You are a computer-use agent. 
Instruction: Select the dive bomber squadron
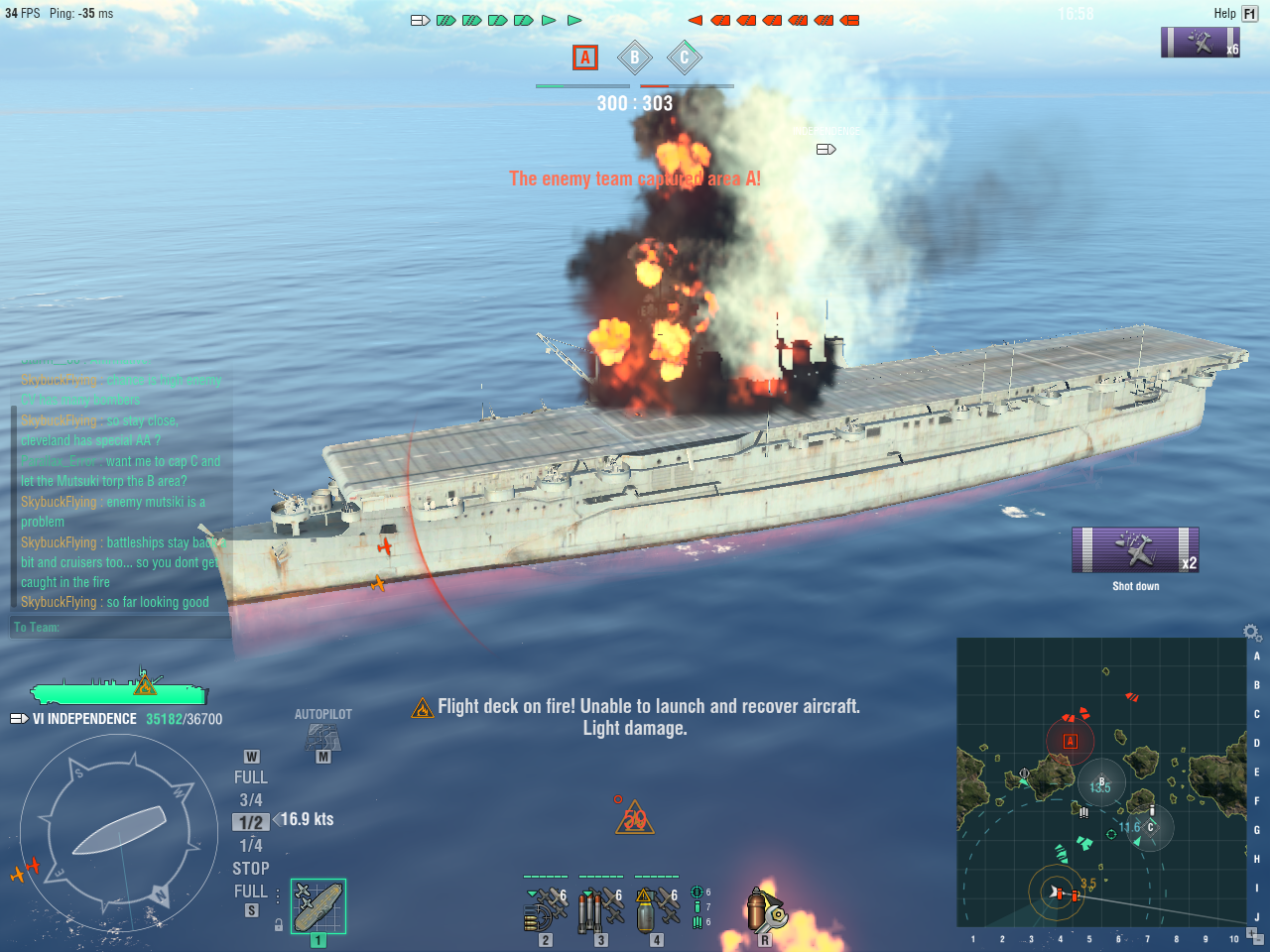point(655,906)
